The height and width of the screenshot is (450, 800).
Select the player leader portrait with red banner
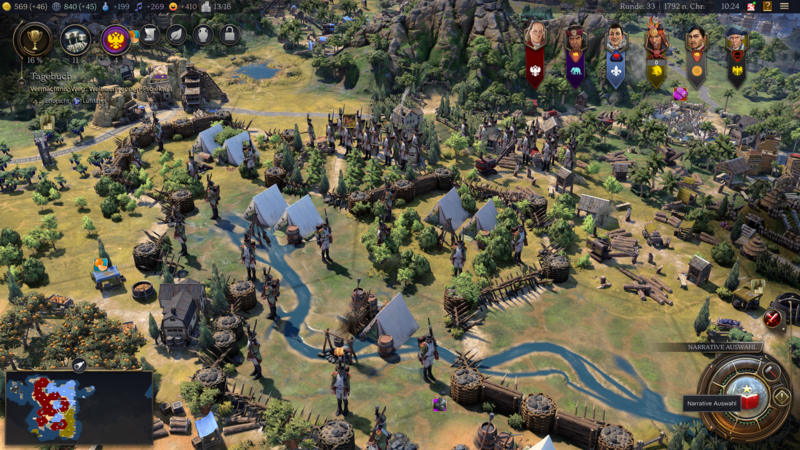(x=536, y=38)
